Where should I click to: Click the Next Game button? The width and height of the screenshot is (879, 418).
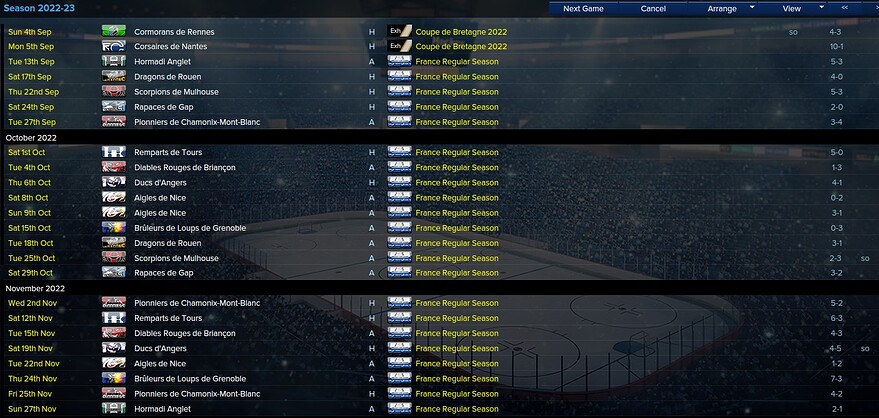coord(583,8)
